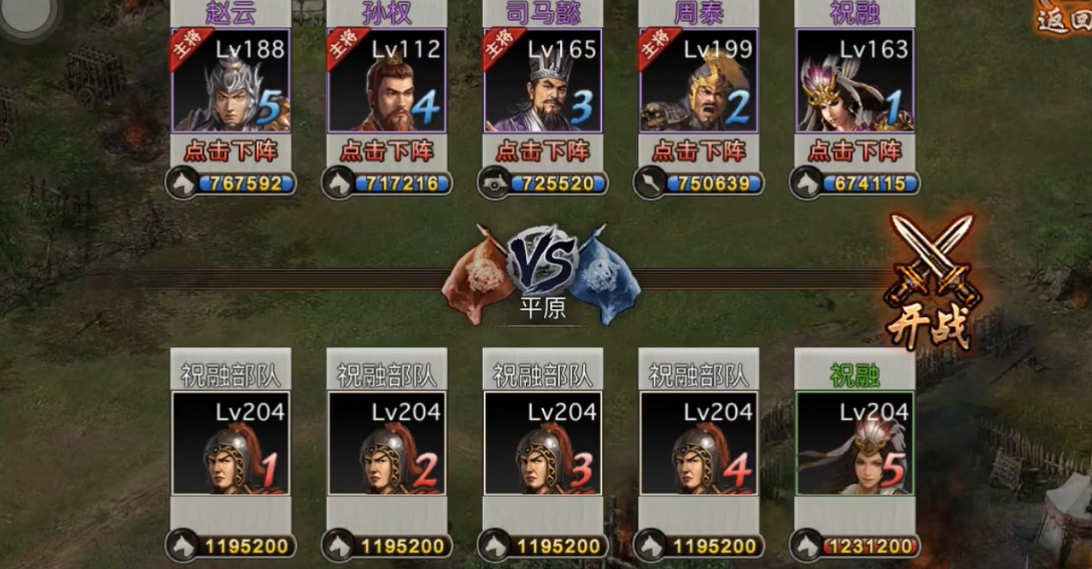This screenshot has width=1092, height=569.
Task: Choose 司马懿's Lv165 portrait card
Action: pyautogui.click(x=543, y=81)
